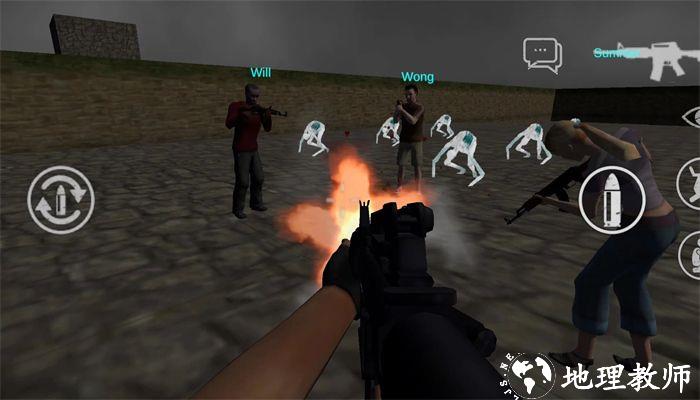Tap the reload button with circular arrows
Viewport: 700px width, 400px height.
click(x=61, y=199)
